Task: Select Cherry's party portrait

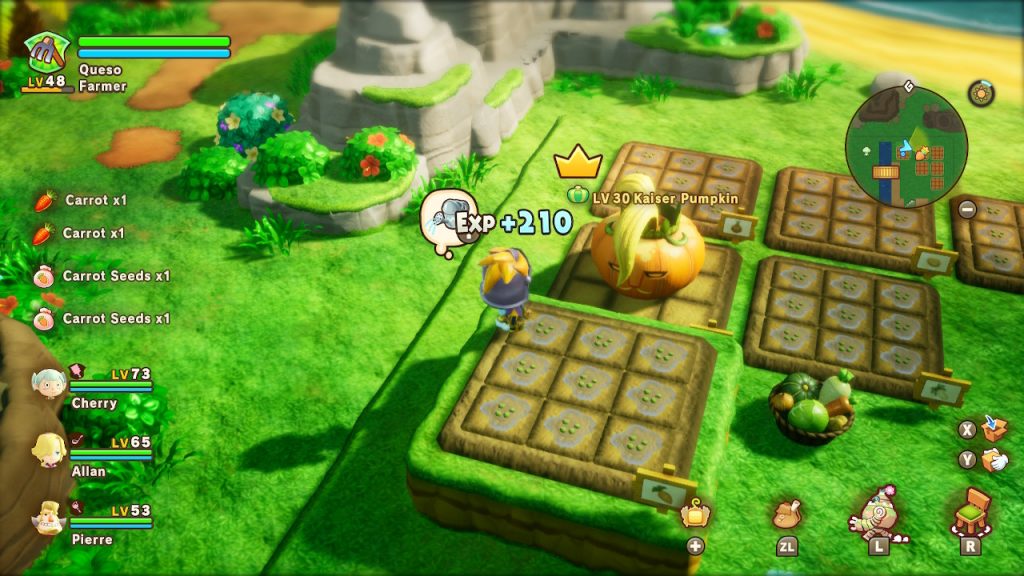Action: point(47,383)
